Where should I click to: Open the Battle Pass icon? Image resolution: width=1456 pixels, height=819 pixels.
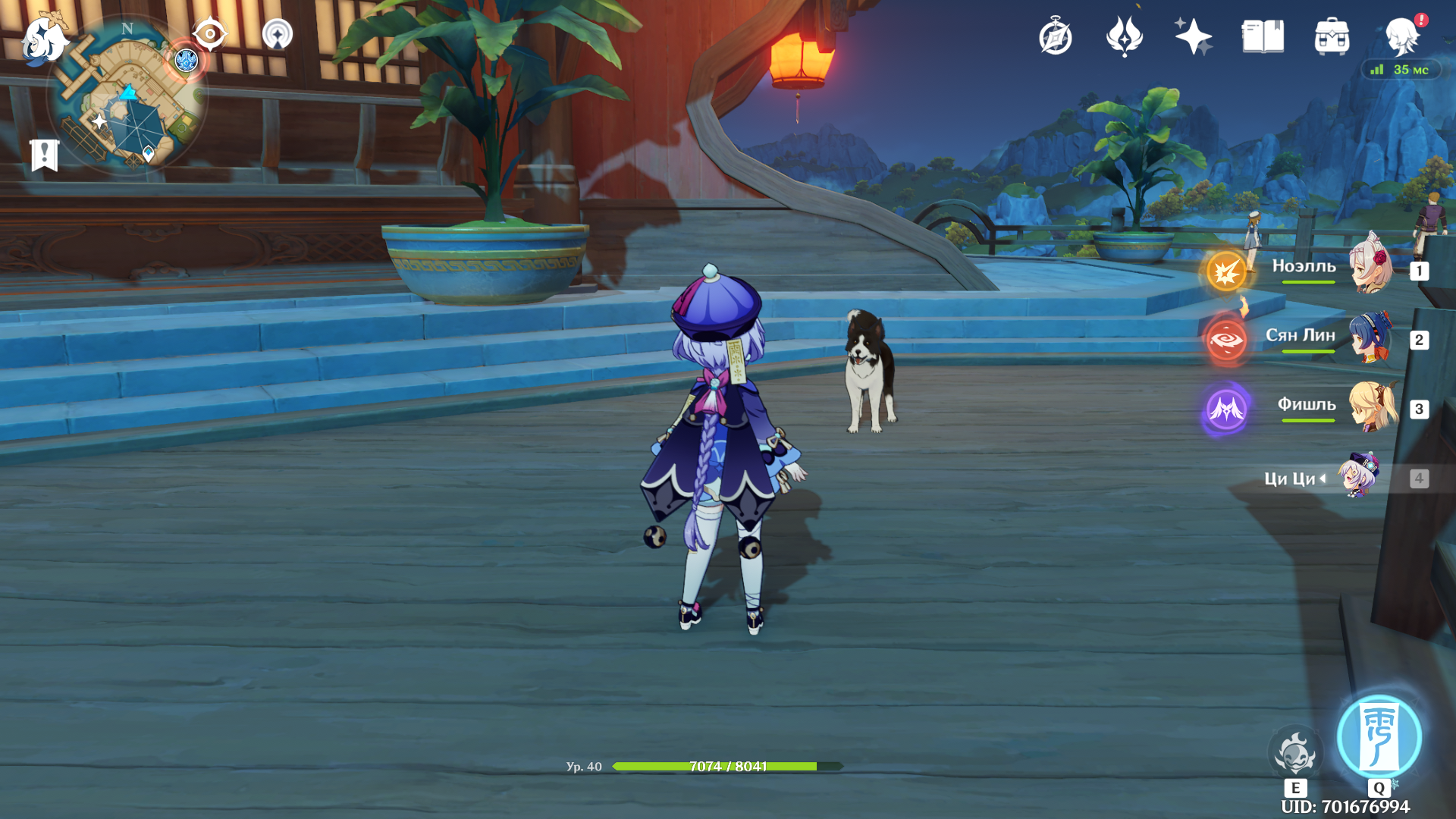click(x=1124, y=36)
